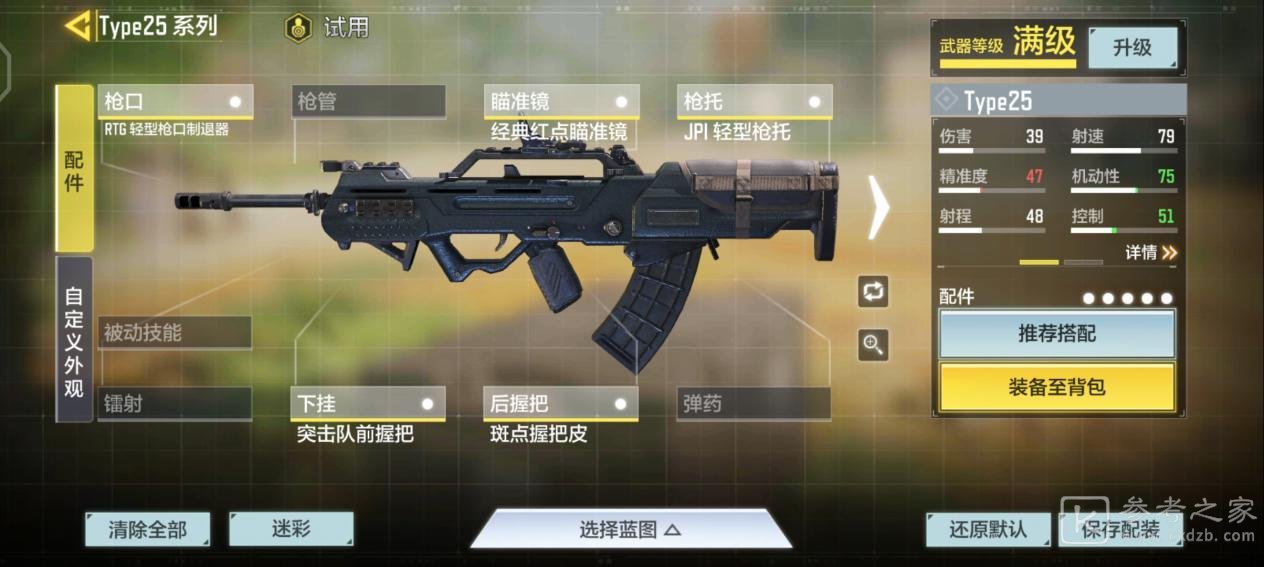The width and height of the screenshot is (1264, 567).
Task: Open 推荐搭配 recommended loadout
Action: coord(1057,334)
